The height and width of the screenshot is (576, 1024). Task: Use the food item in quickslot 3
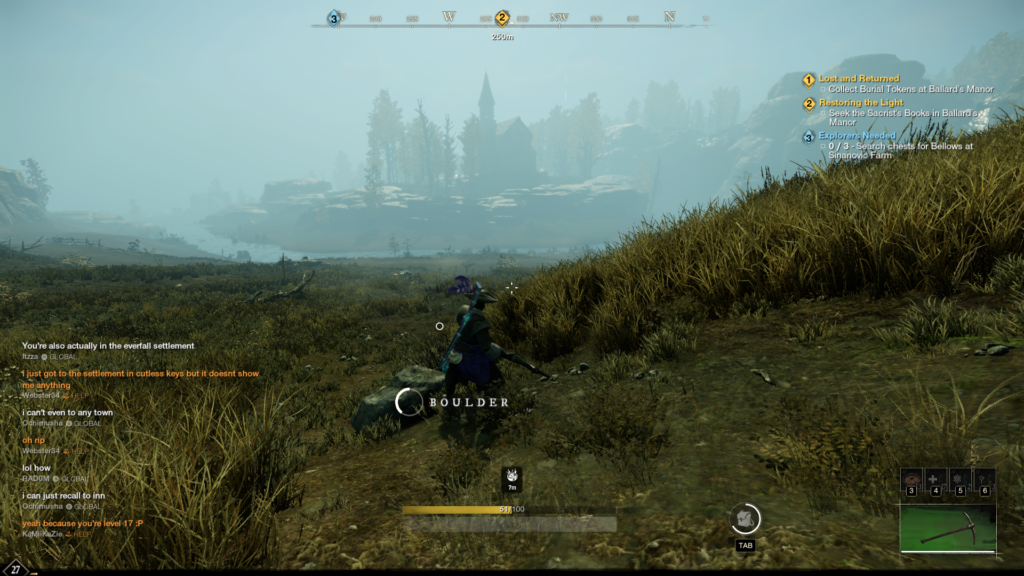(911, 478)
